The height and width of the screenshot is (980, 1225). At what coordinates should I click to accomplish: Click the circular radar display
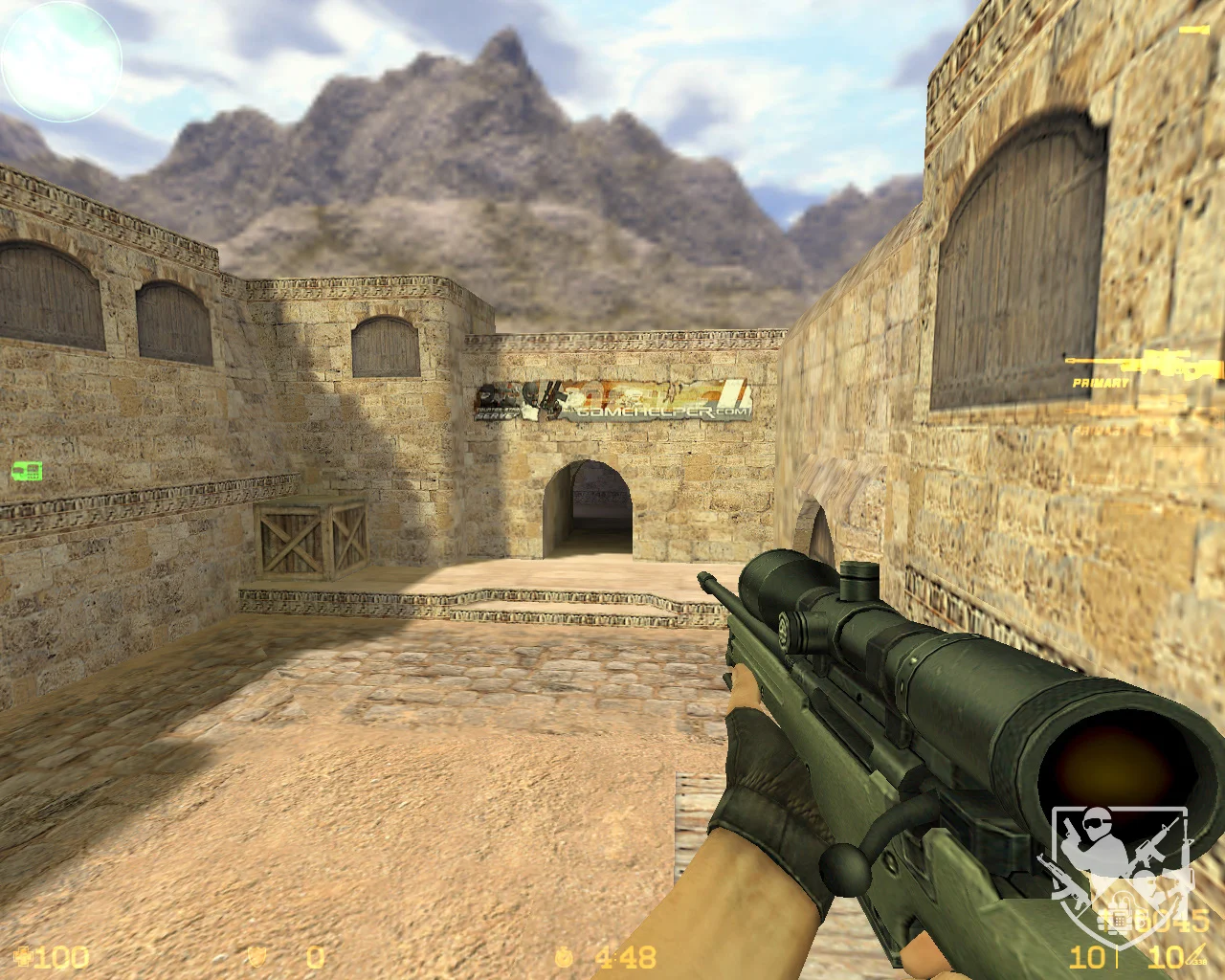pyautogui.click(x=60, y=59)
